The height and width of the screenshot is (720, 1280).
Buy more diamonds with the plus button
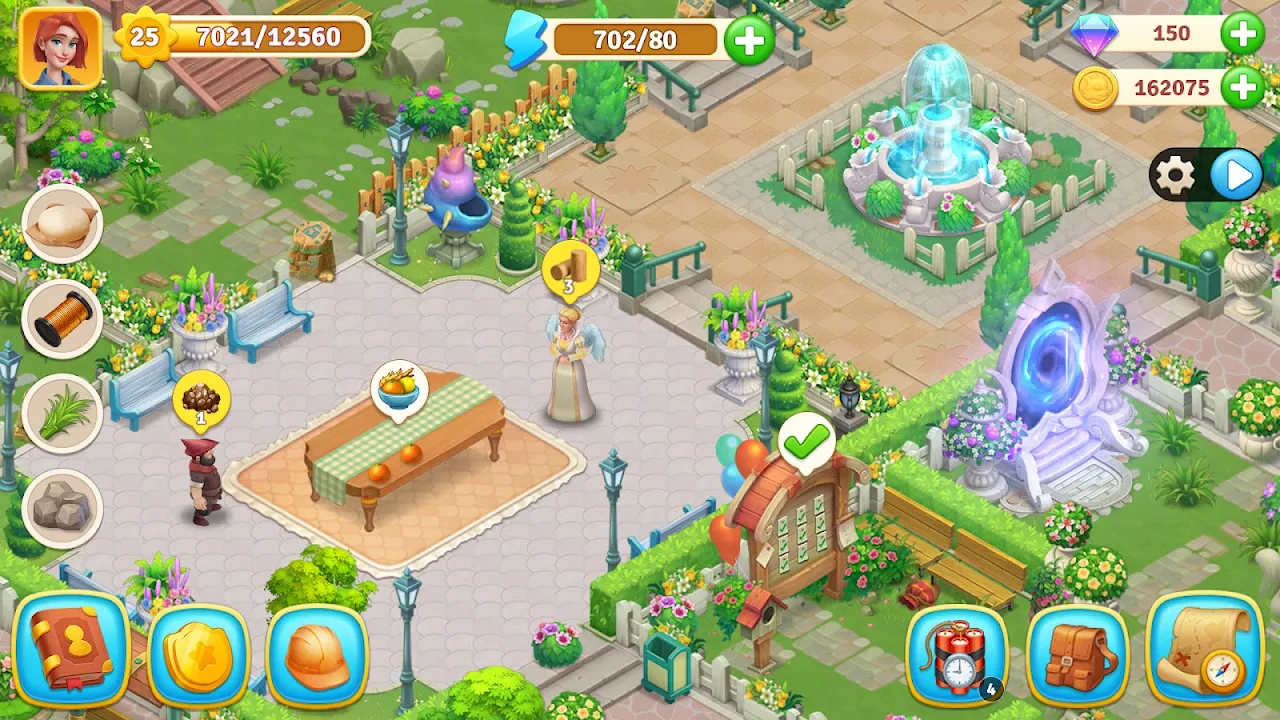[x=1242, y=34]
